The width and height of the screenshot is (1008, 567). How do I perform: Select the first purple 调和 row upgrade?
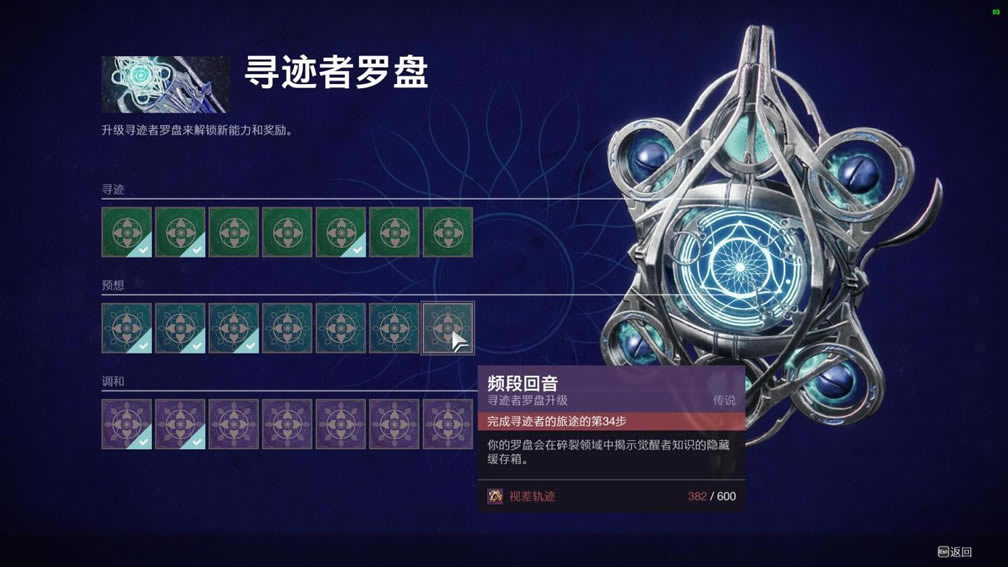[x=127, y=424]
